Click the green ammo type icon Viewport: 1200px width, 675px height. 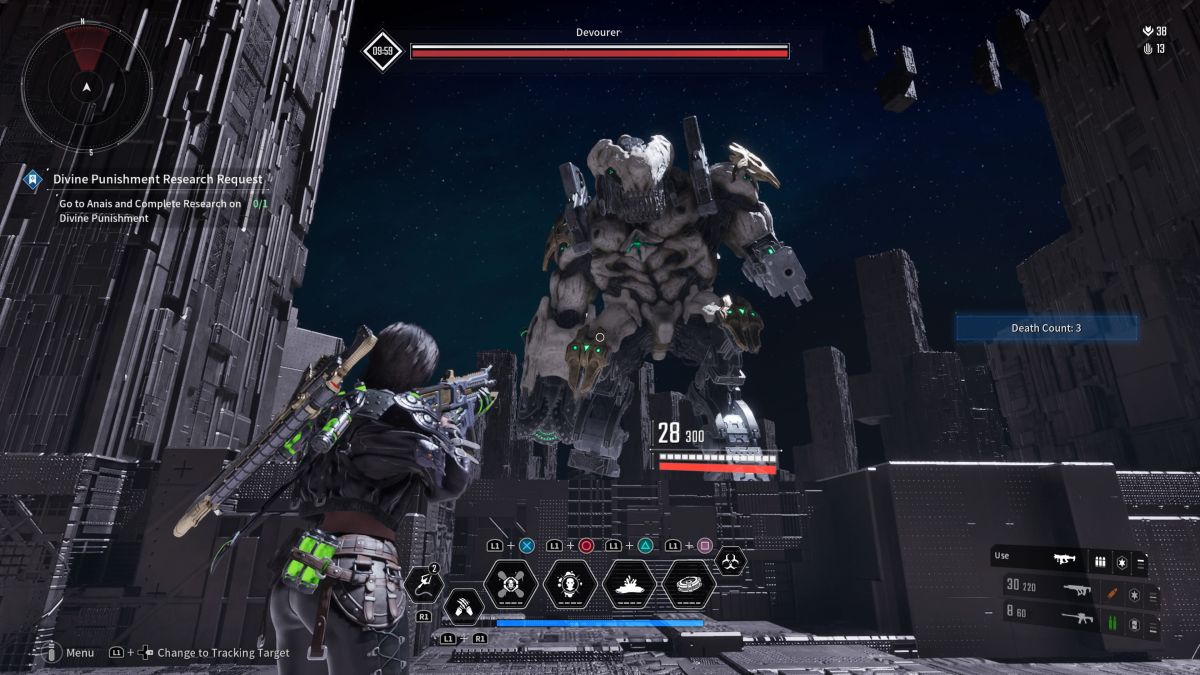click(1111, 624)
